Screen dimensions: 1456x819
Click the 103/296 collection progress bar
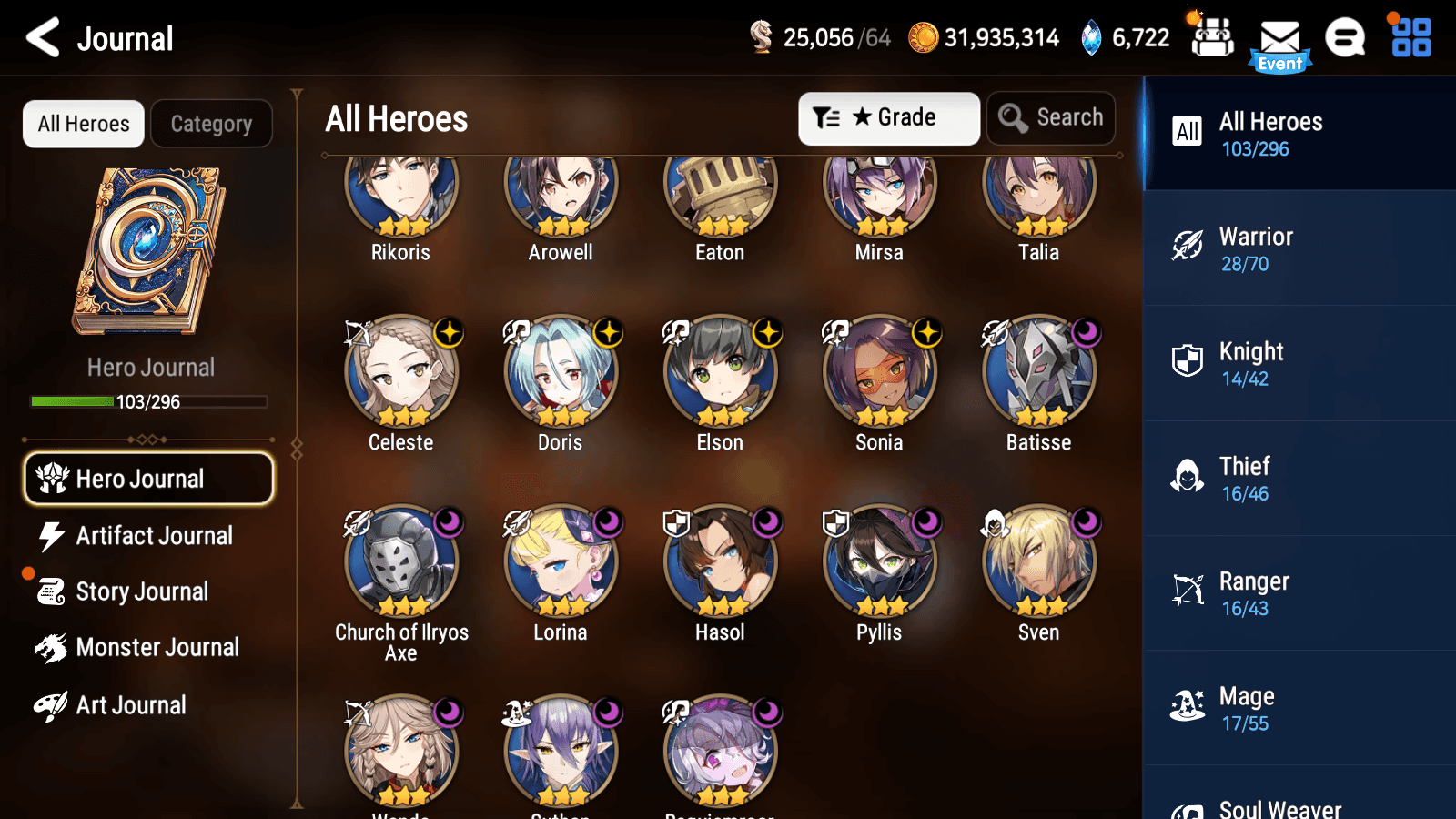pyautogui.click(x=148, y=401)
